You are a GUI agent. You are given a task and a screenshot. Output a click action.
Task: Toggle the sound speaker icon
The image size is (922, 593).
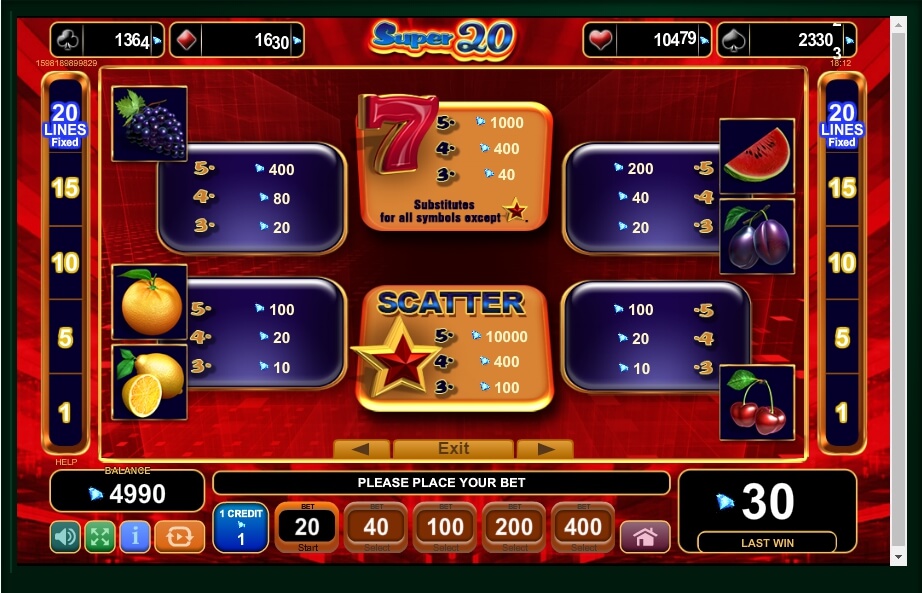65,537
